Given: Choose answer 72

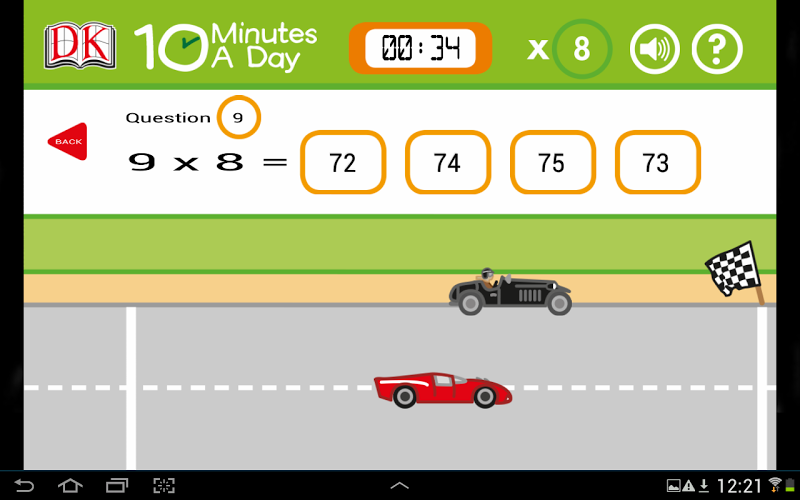Looking at the screenshot, I should [x=342, y=162].
